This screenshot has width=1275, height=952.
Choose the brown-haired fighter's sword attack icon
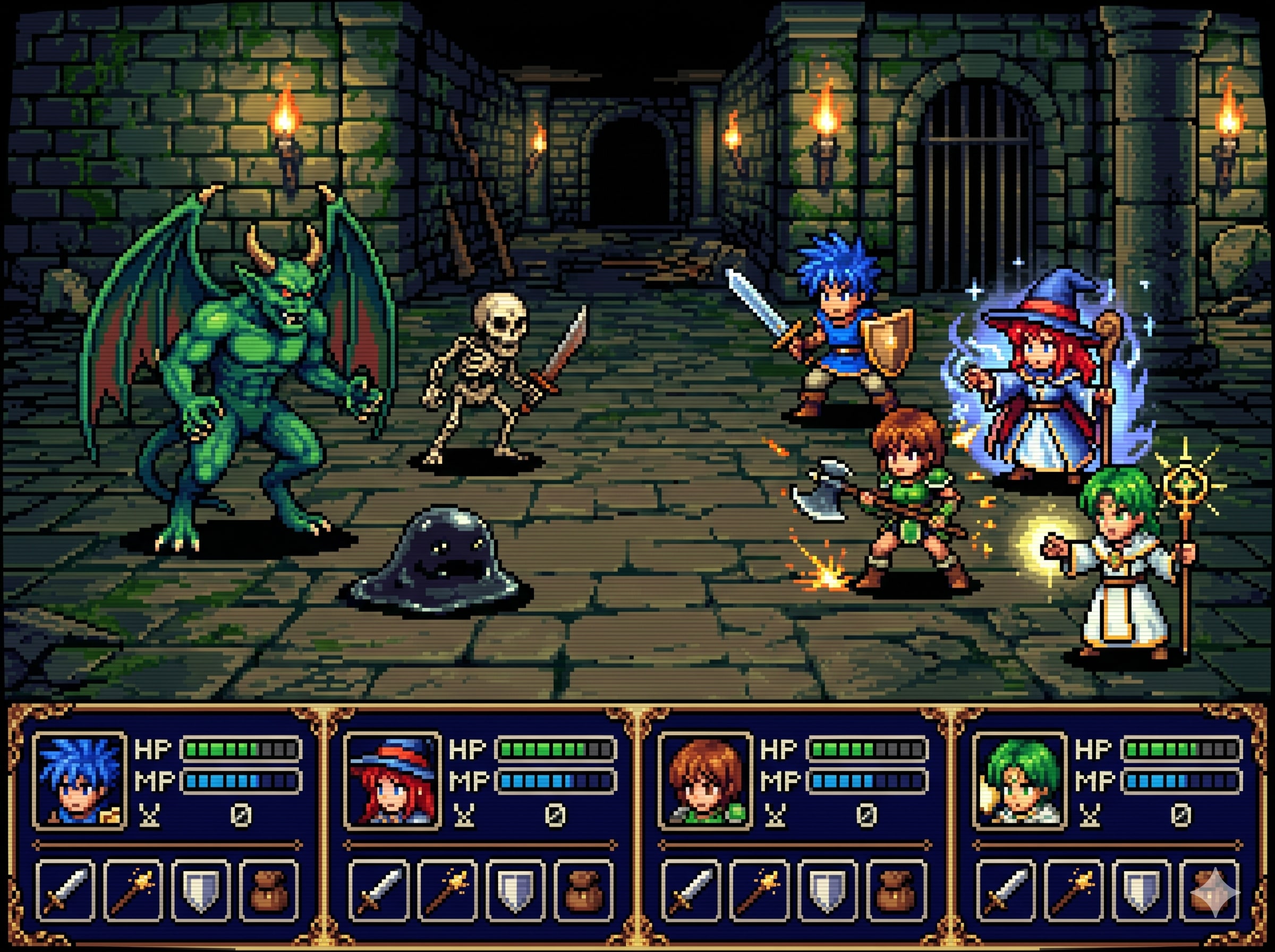click(691, 890)
